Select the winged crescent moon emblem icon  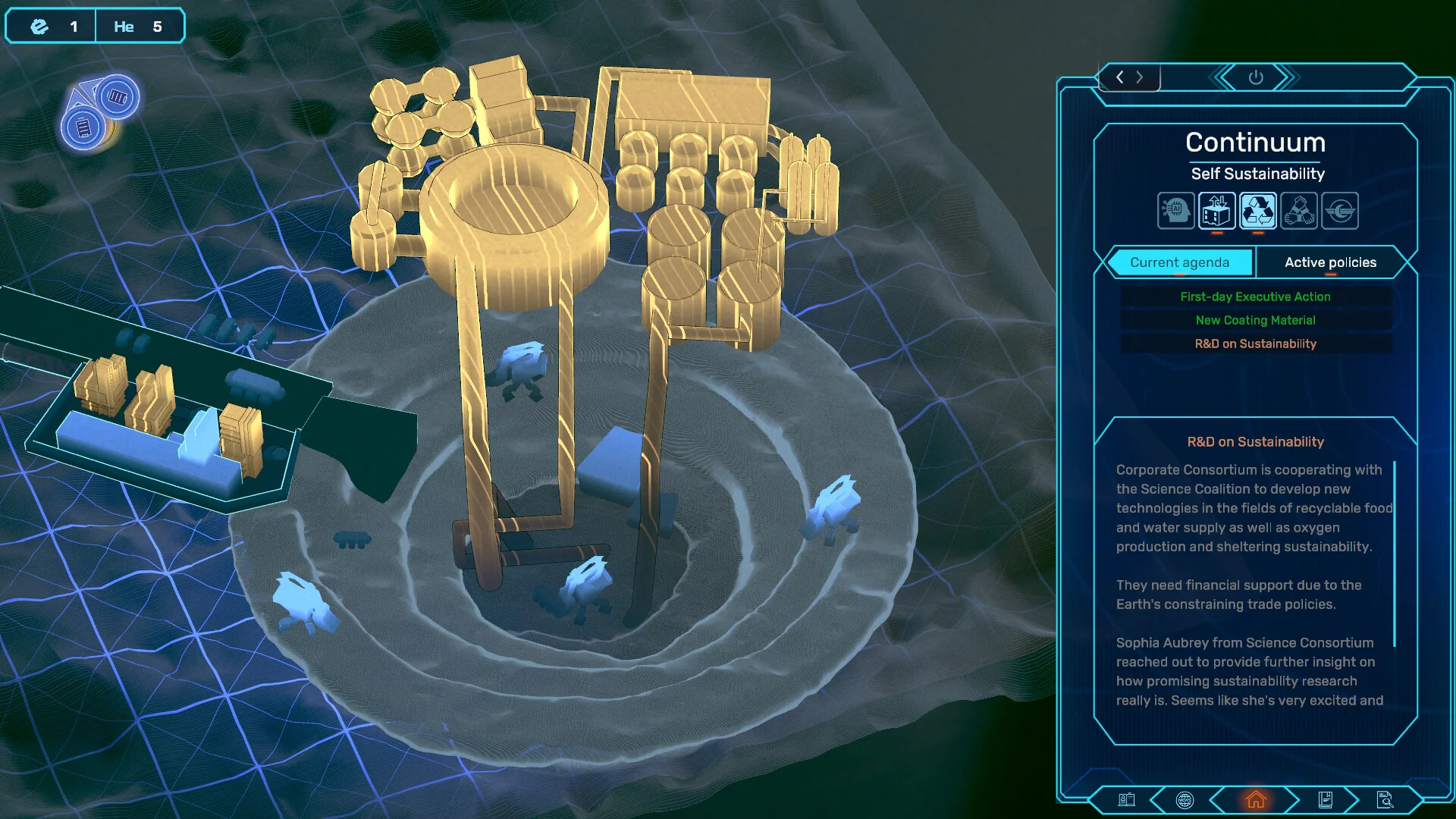point(1339,211)
